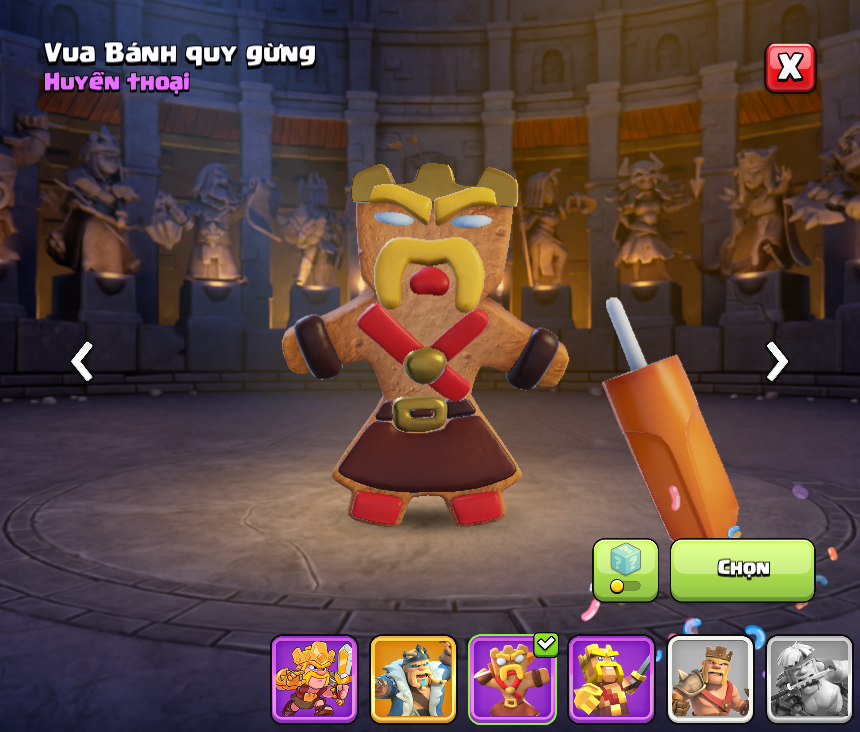The height and width of the screenshot is (732, 860).
Task: Close the skin preview with the red X
Action: click(x=790, y=68)
